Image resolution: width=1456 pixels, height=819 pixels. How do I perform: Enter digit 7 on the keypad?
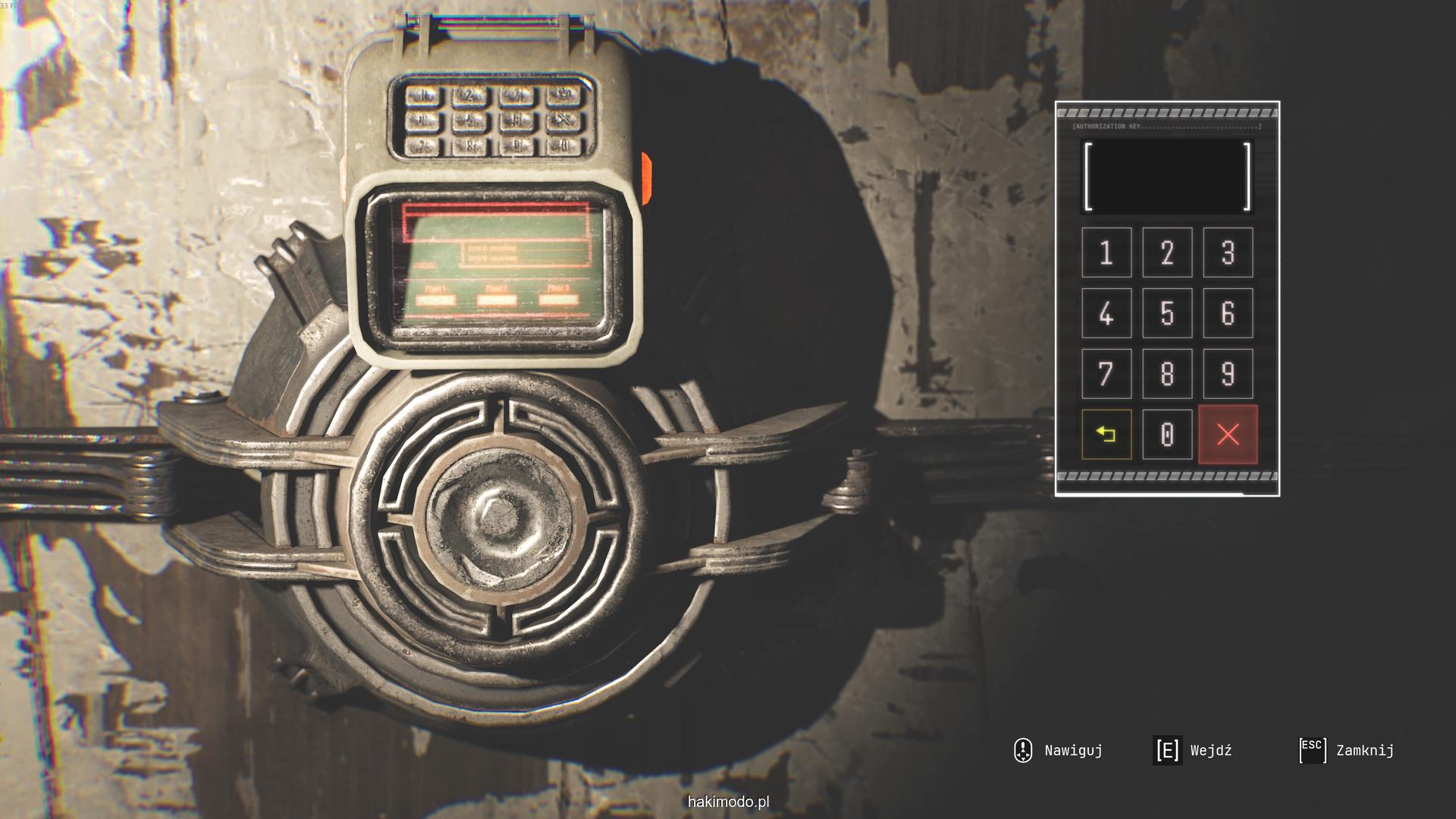point(1106,374)
